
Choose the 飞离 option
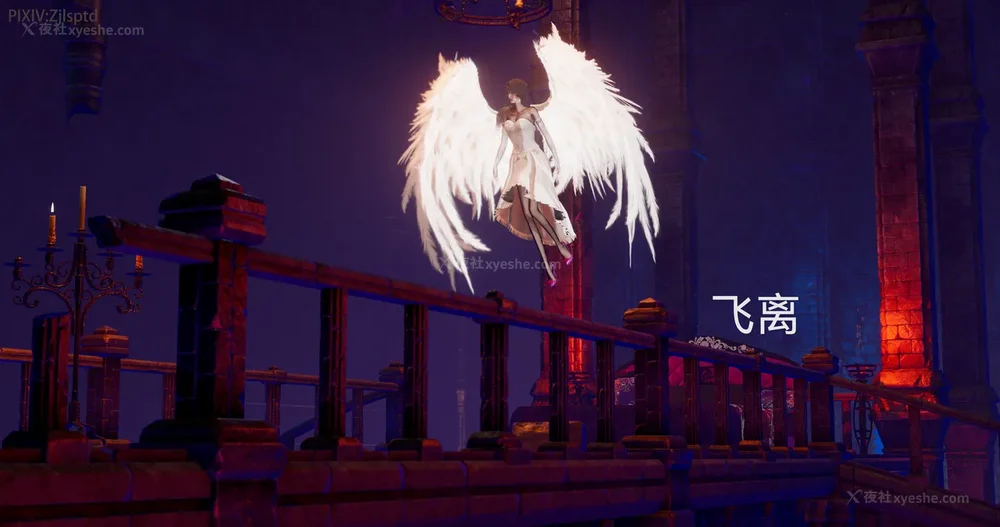click(755, 315)
